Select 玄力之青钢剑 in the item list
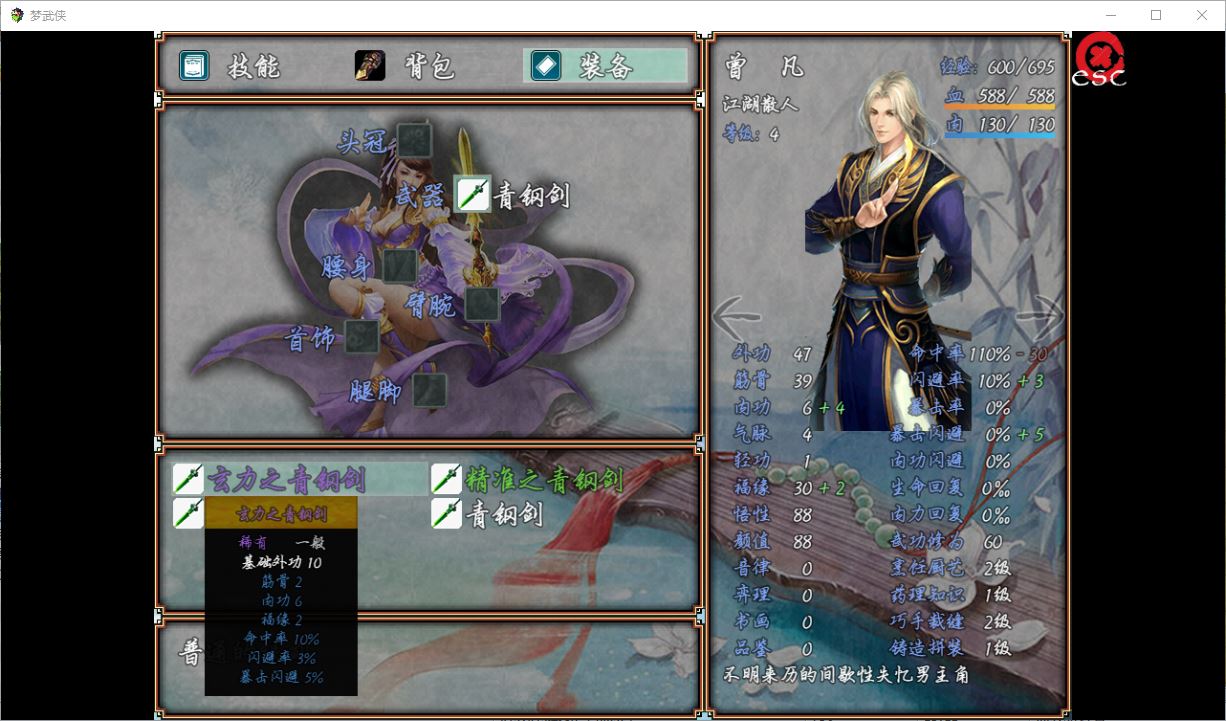Viewport: 1226px width, 721px height. 285,479
